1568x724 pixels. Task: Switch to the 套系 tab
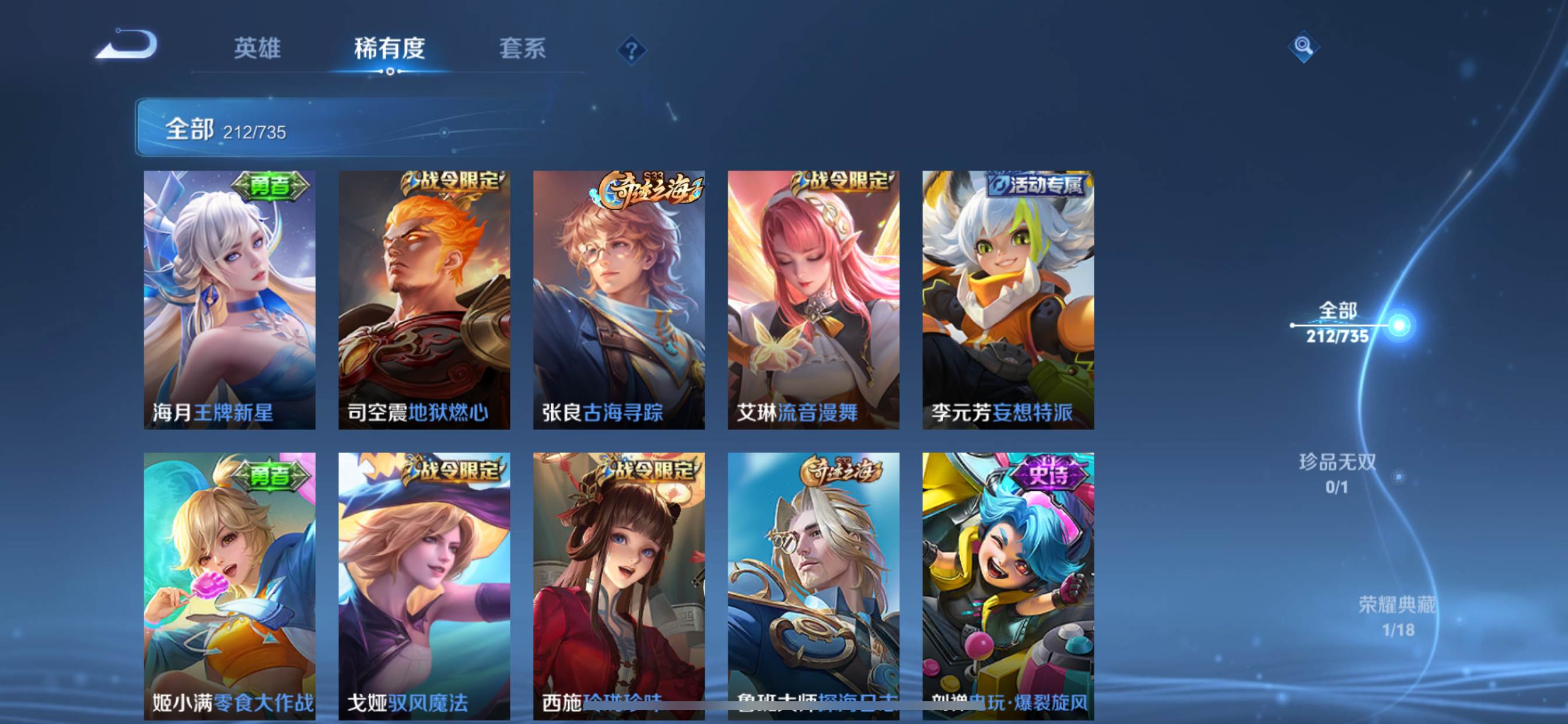pyautogui.click(x=522, y=48)
